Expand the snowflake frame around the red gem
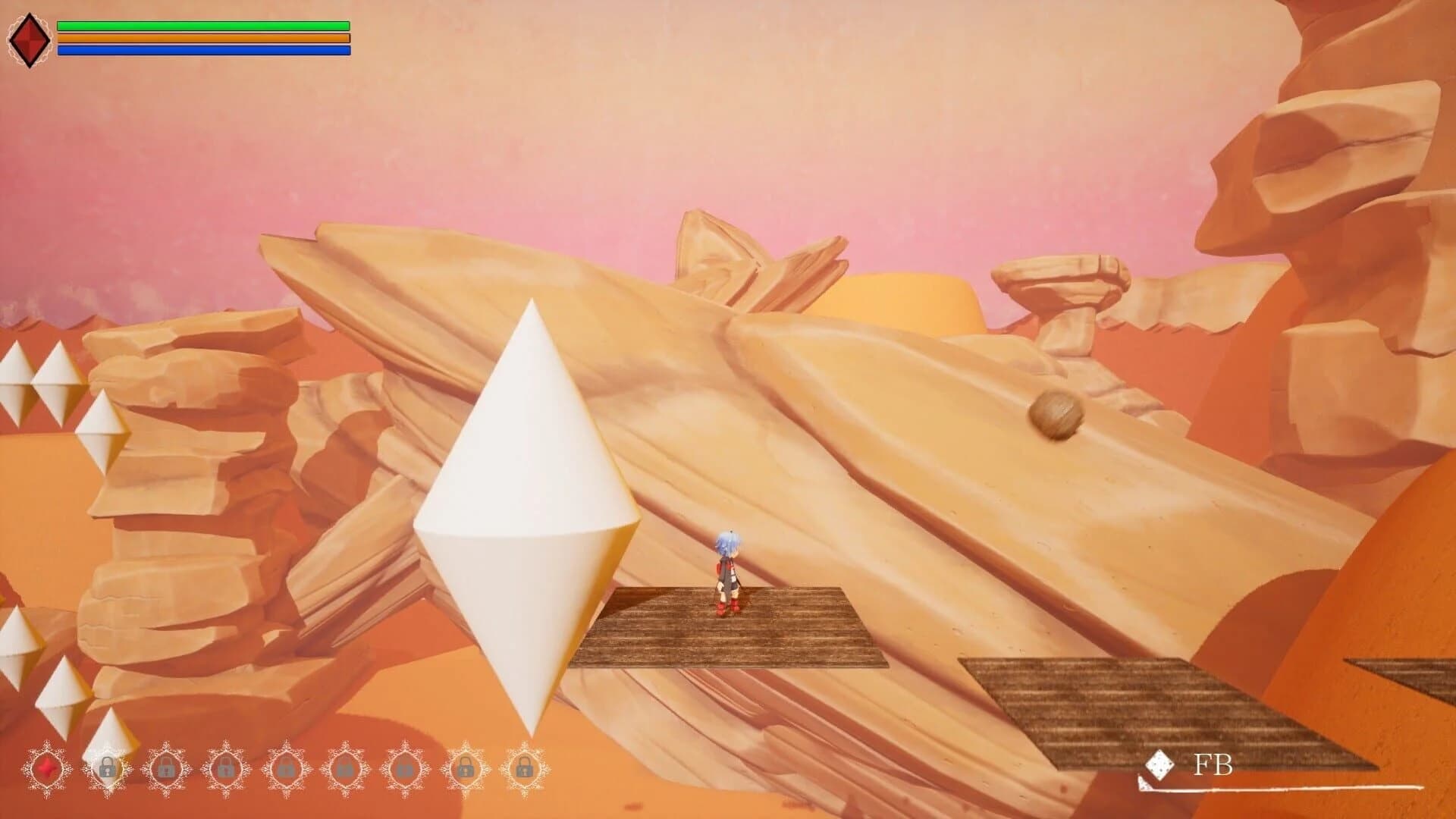Image resolution: width=1456 pixels, height=819 pixels. click(x=47, y=767)
